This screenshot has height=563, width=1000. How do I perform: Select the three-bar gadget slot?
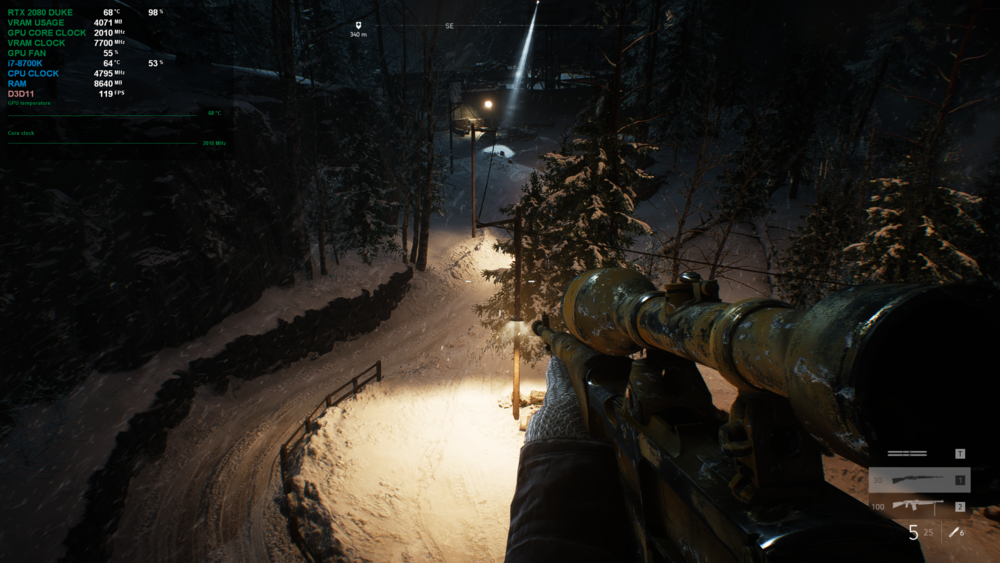tap(907, 454)
